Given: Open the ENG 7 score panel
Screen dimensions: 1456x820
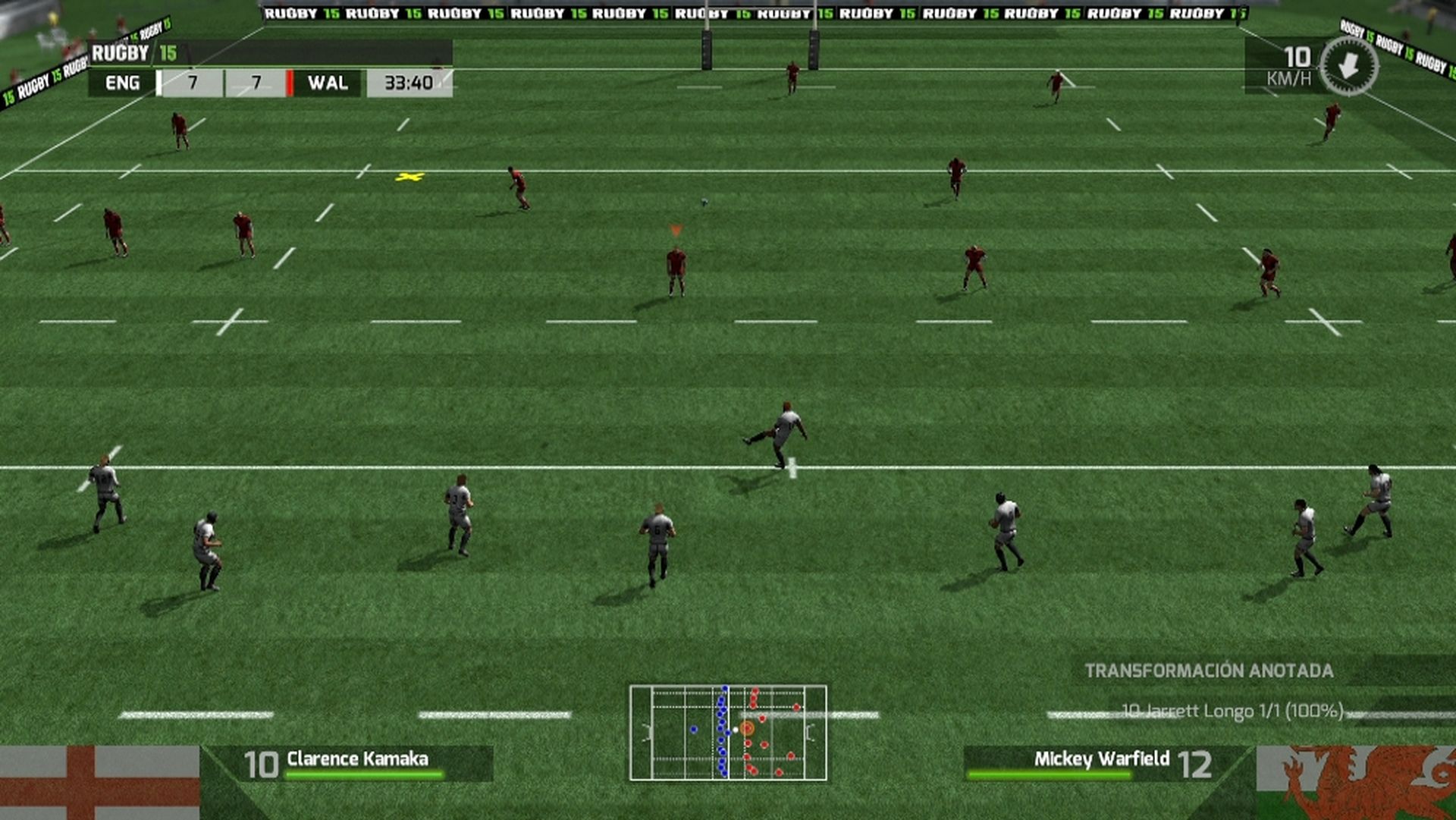Looking at the screenshot, I should 191,83.
